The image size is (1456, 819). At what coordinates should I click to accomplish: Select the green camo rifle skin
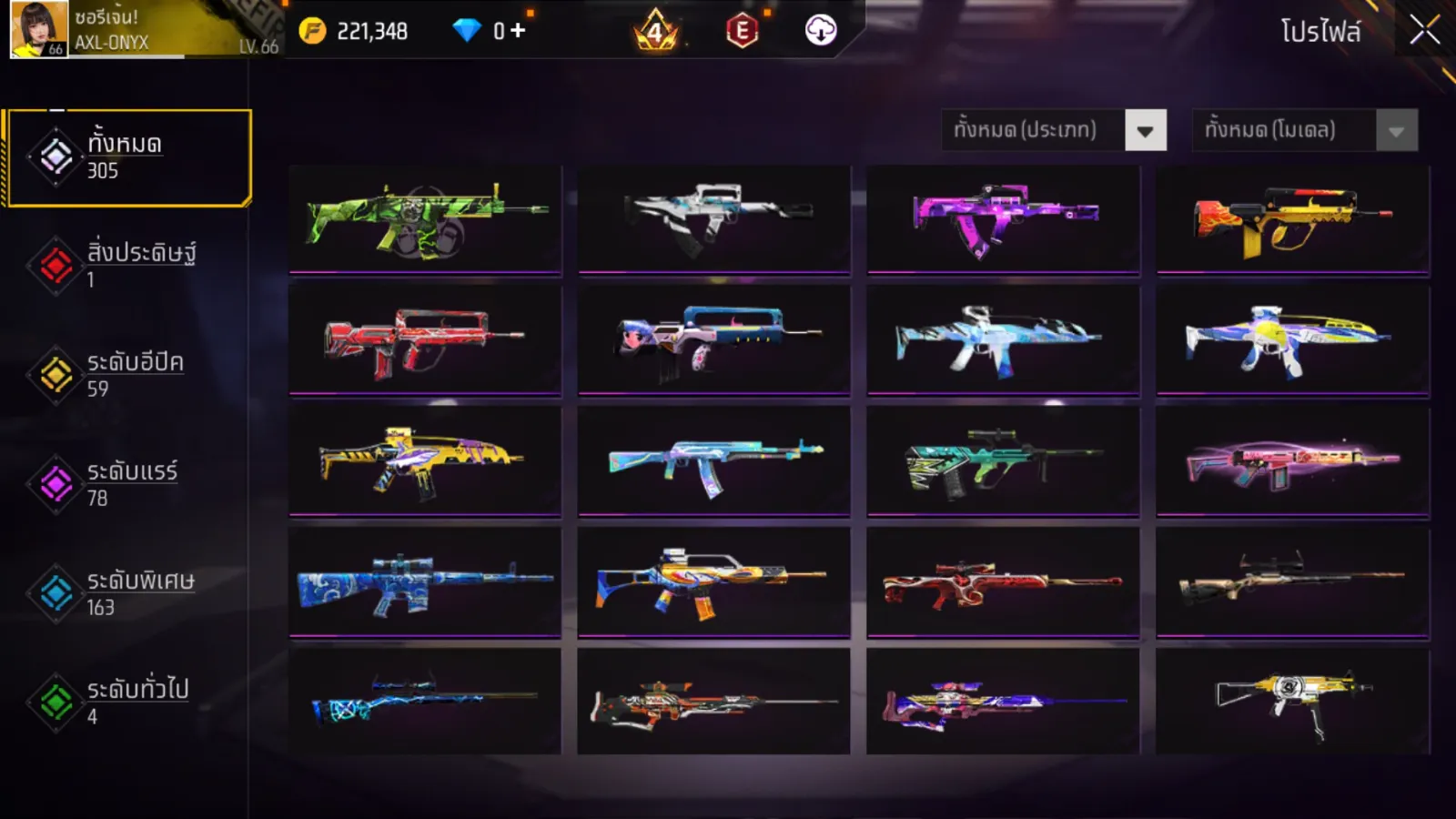tap(425, 218)
